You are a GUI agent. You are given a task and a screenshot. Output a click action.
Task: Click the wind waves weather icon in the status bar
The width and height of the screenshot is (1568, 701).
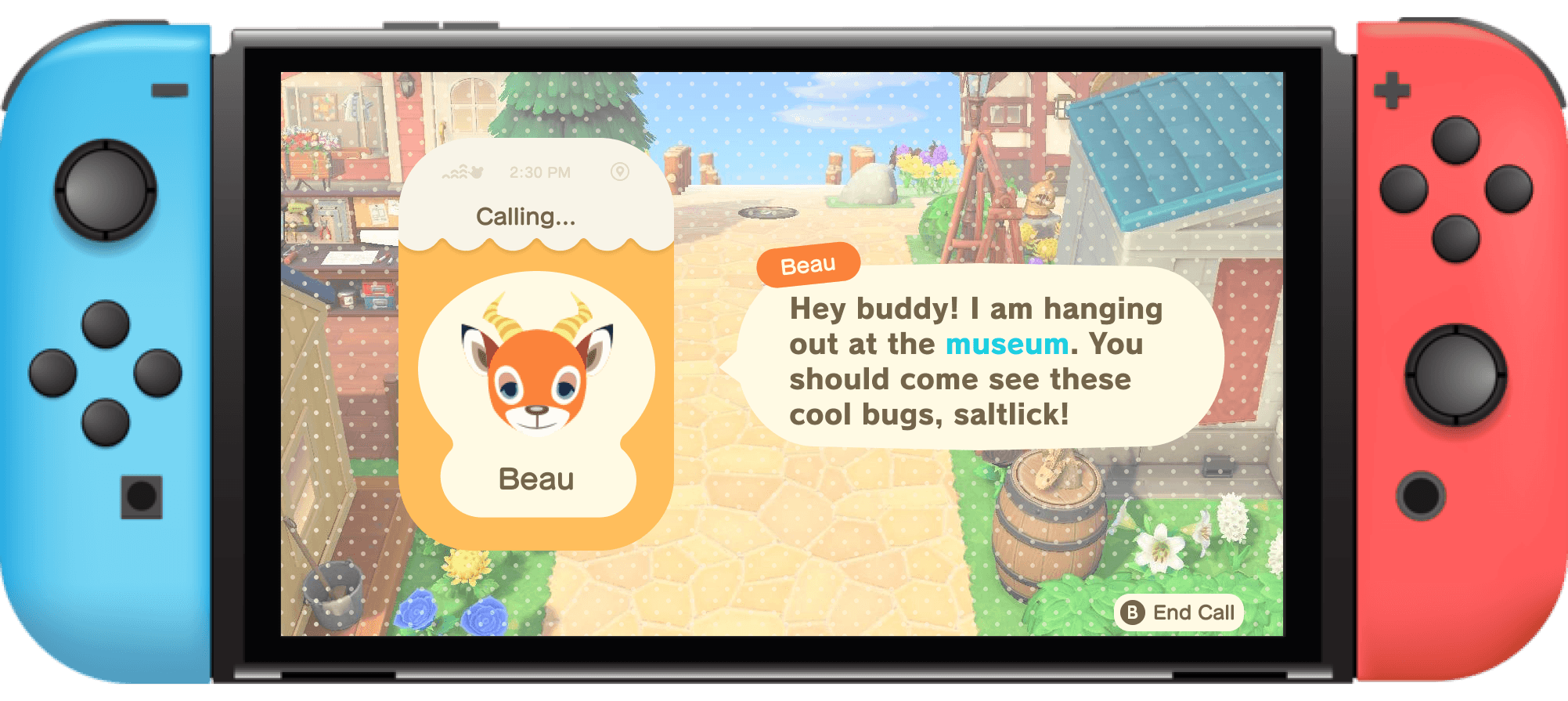pyautogui.click(x=455, y=171)
